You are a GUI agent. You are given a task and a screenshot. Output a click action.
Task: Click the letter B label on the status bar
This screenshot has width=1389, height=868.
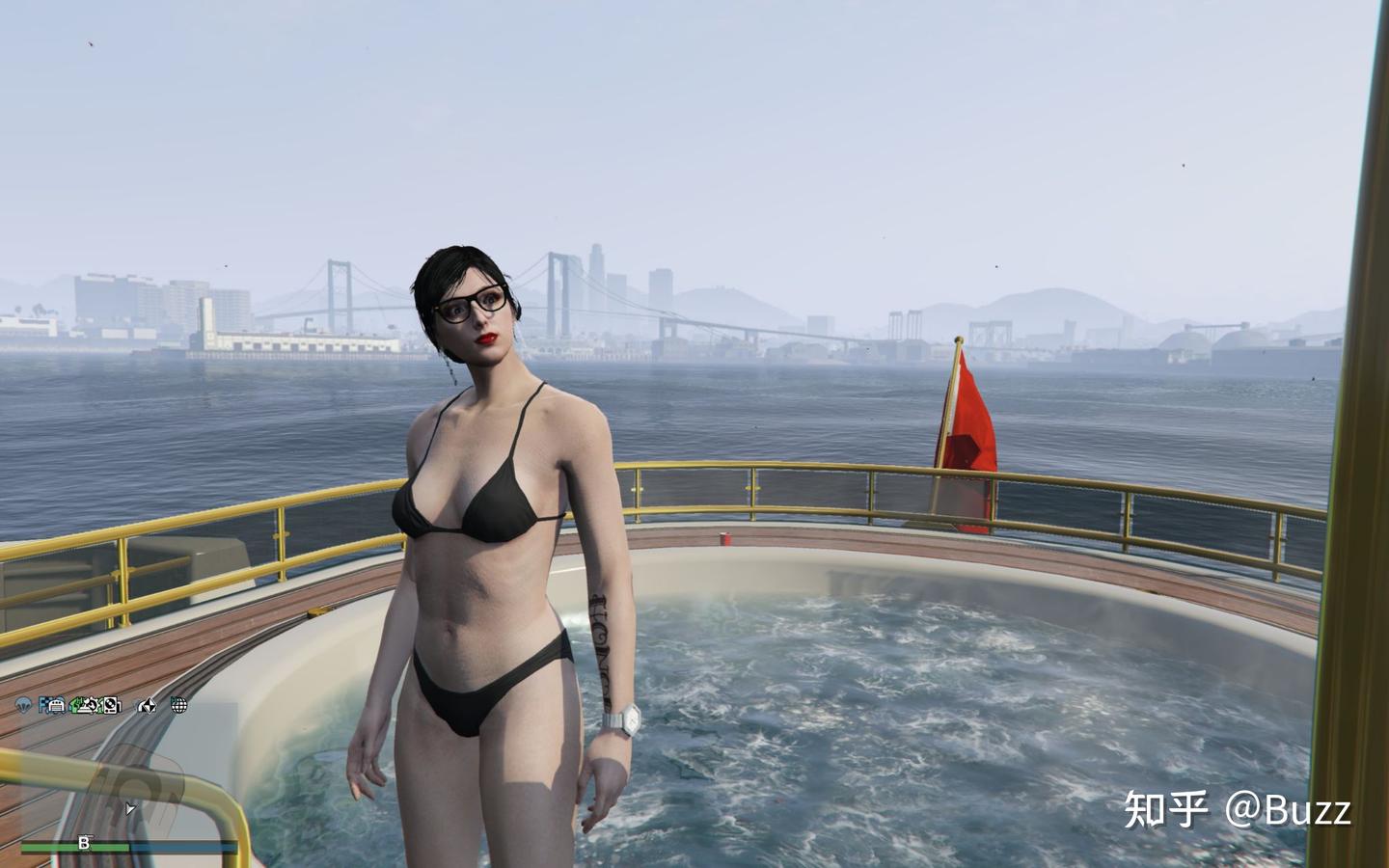coord(85,843)
